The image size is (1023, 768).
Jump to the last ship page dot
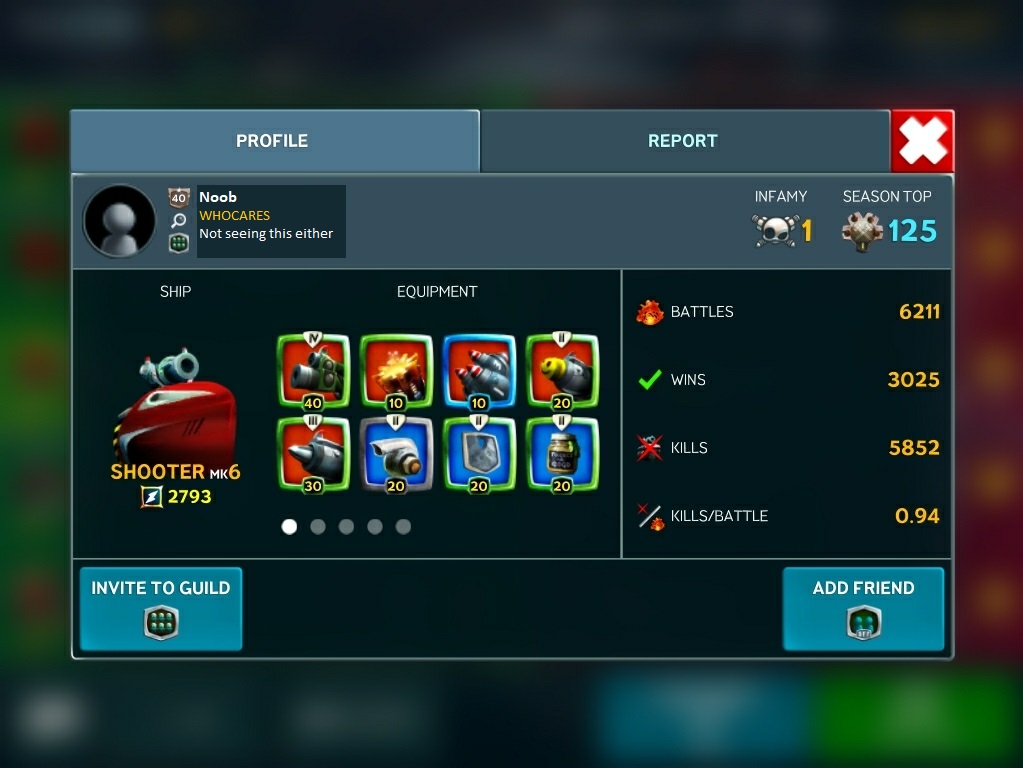click(x=403, y=527)
